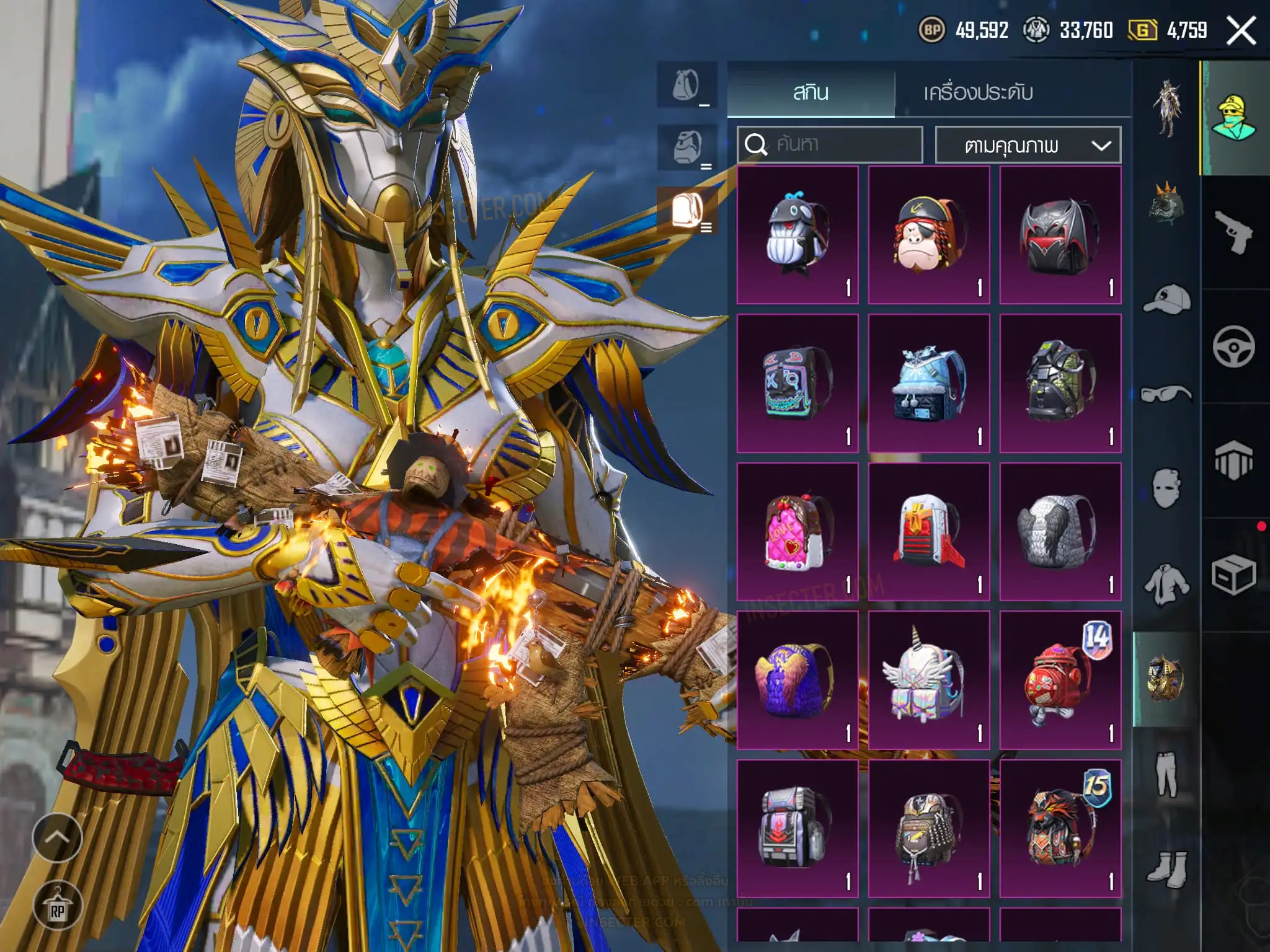1270x952 pixels.
Task: Click the ค้นหา search field
Action: 830,145
